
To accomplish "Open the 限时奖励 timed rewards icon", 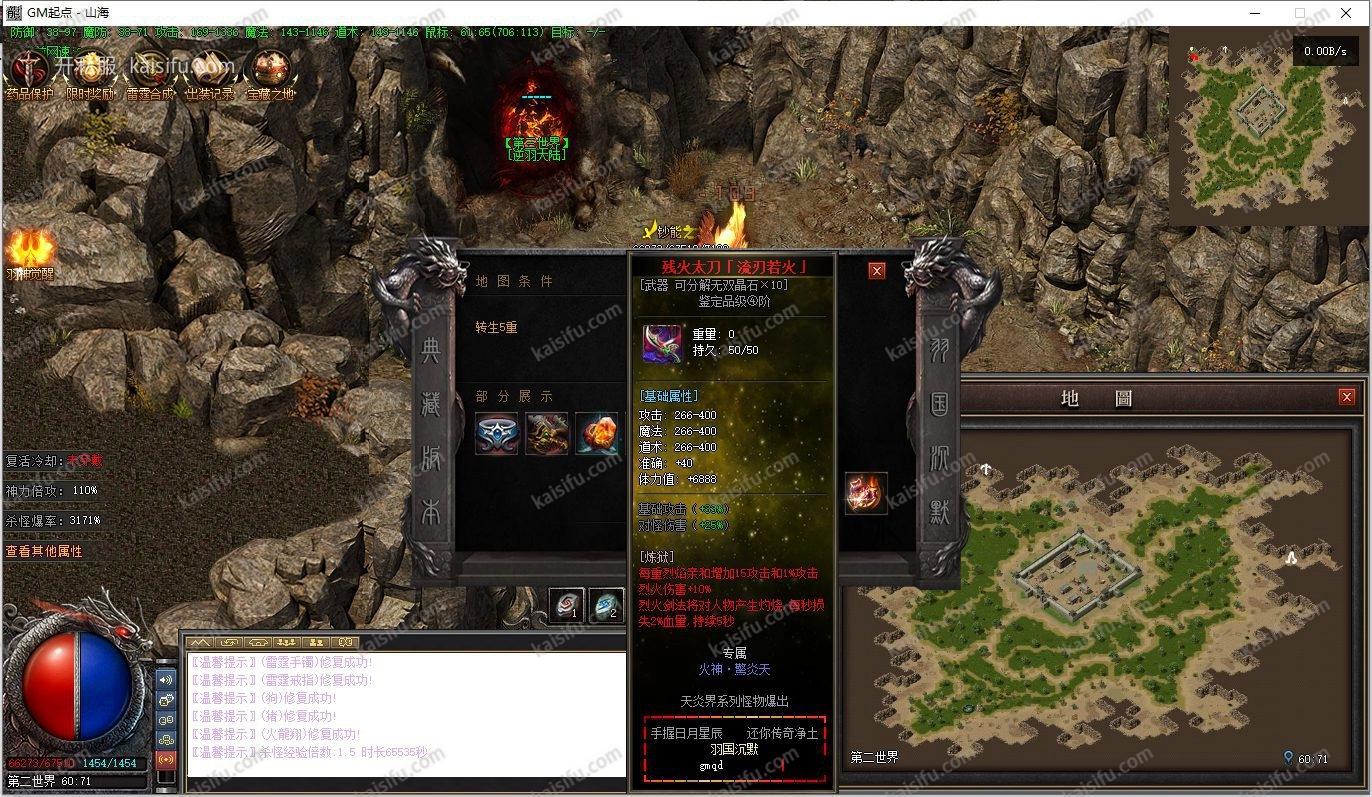I will pyautogui.click(x=90, y=70).
